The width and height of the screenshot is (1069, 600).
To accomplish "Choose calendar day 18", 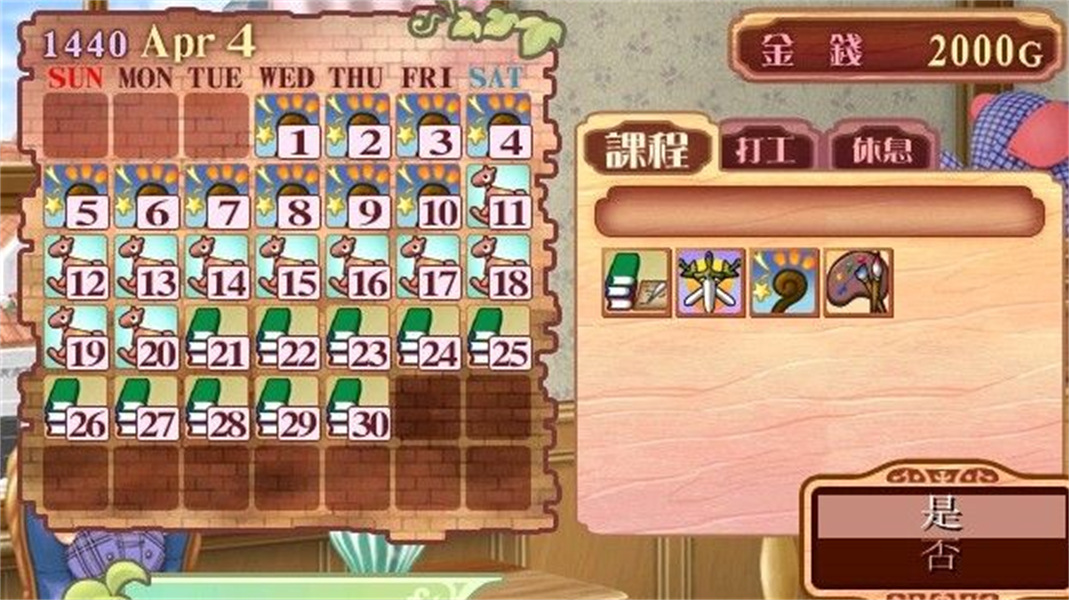I will click(498, 268).
